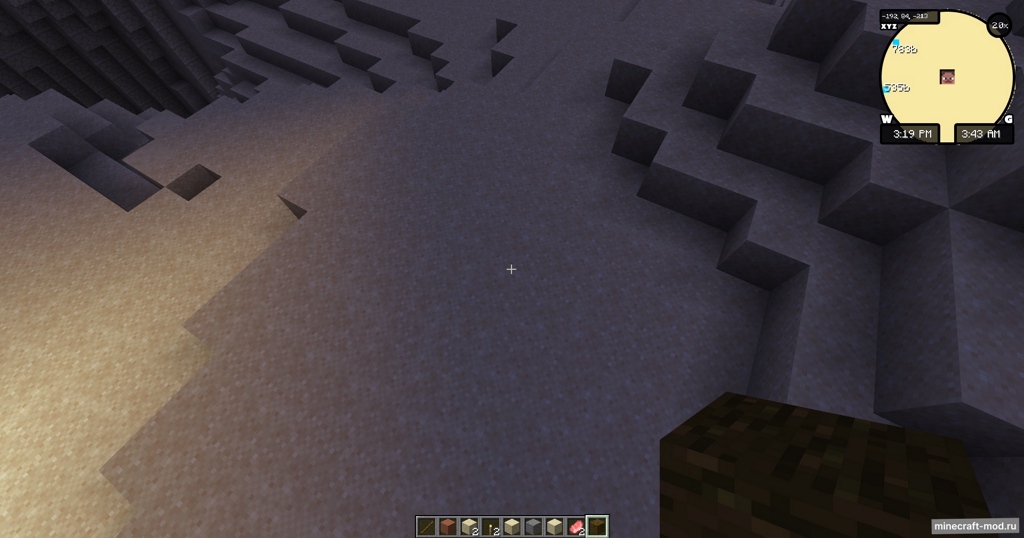Viewport: 1024px width, 538px height.
Task: Select the player head marker on minimap
Action: click(946, 78)
